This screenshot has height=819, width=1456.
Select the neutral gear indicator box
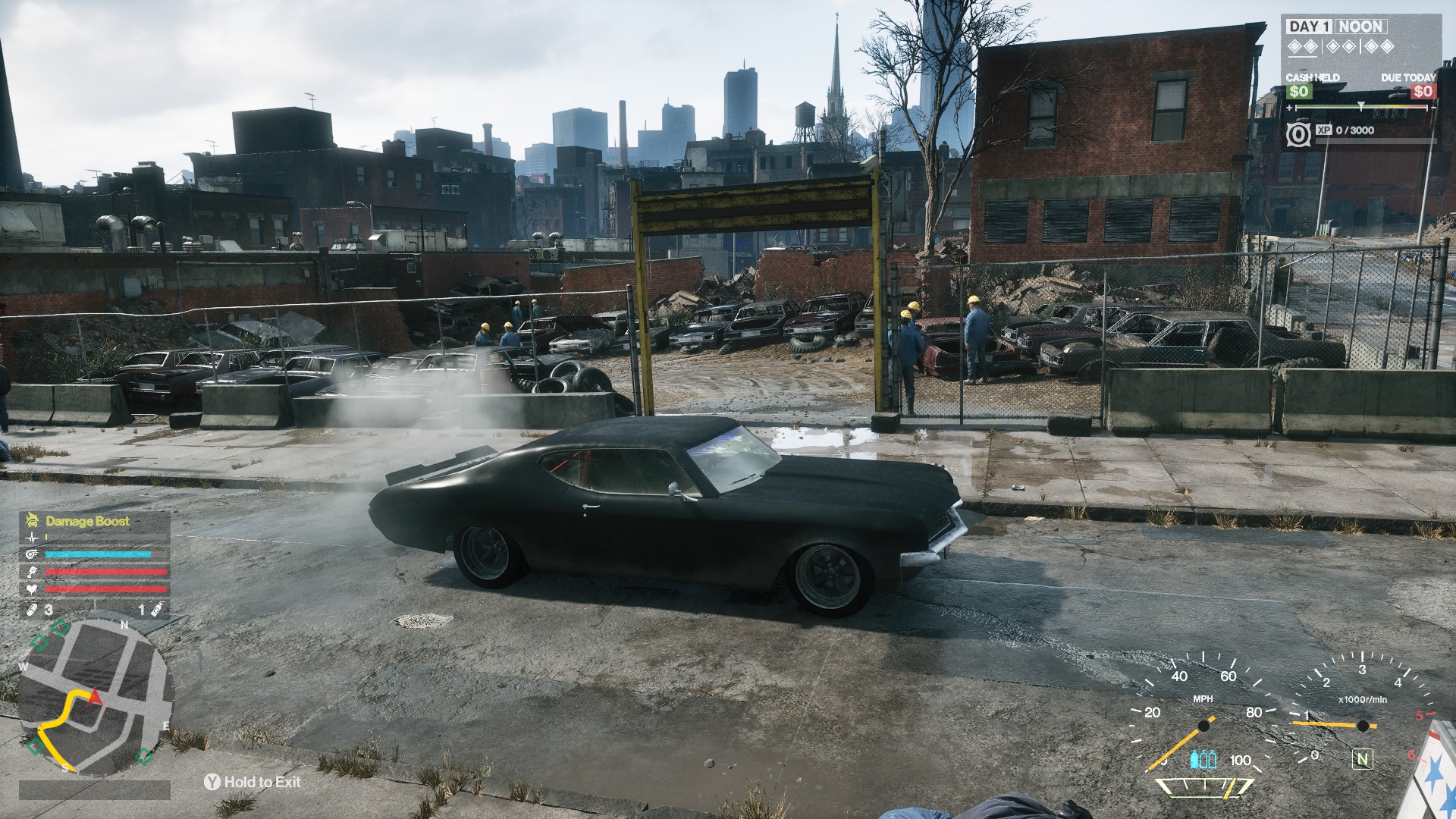1363,758
